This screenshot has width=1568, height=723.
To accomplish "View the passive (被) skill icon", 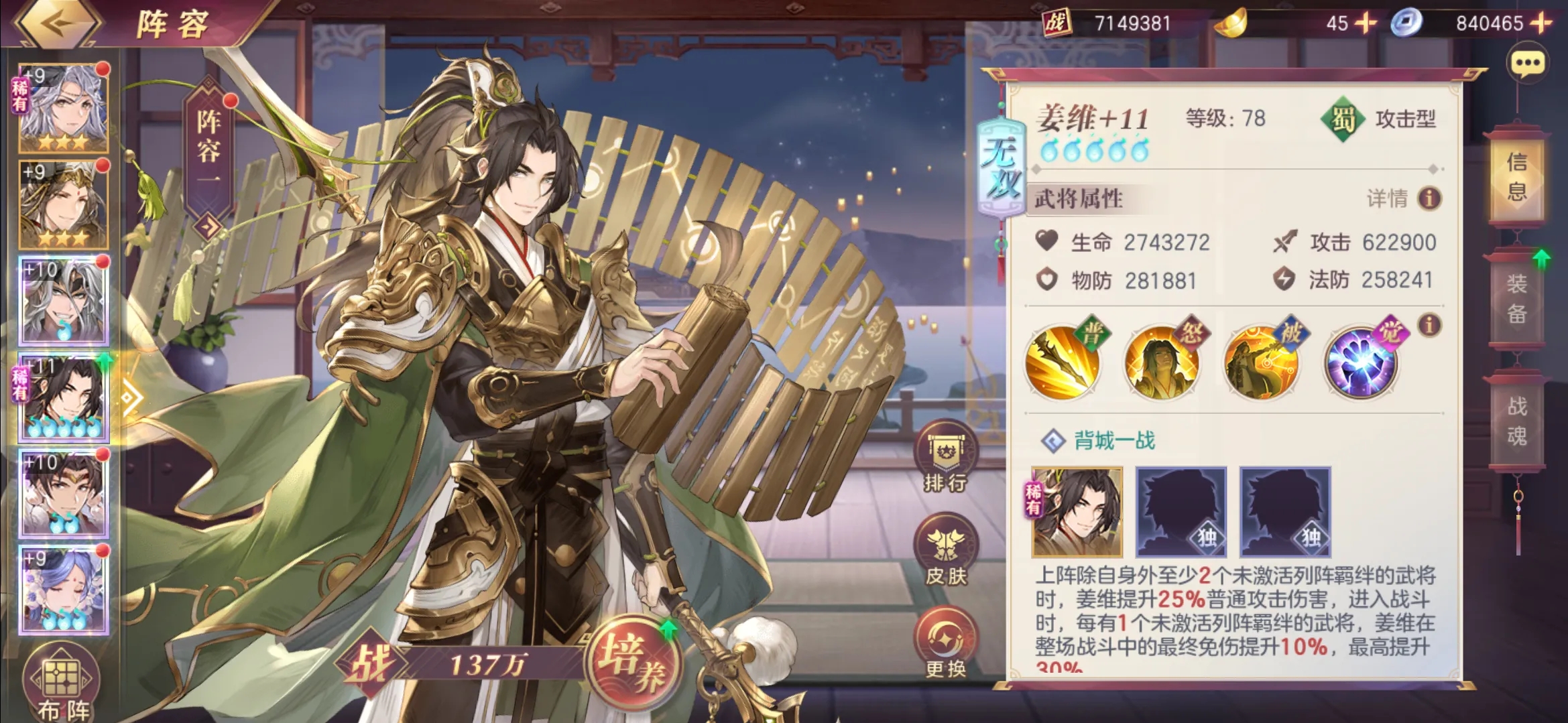I will click(1261, 363).
